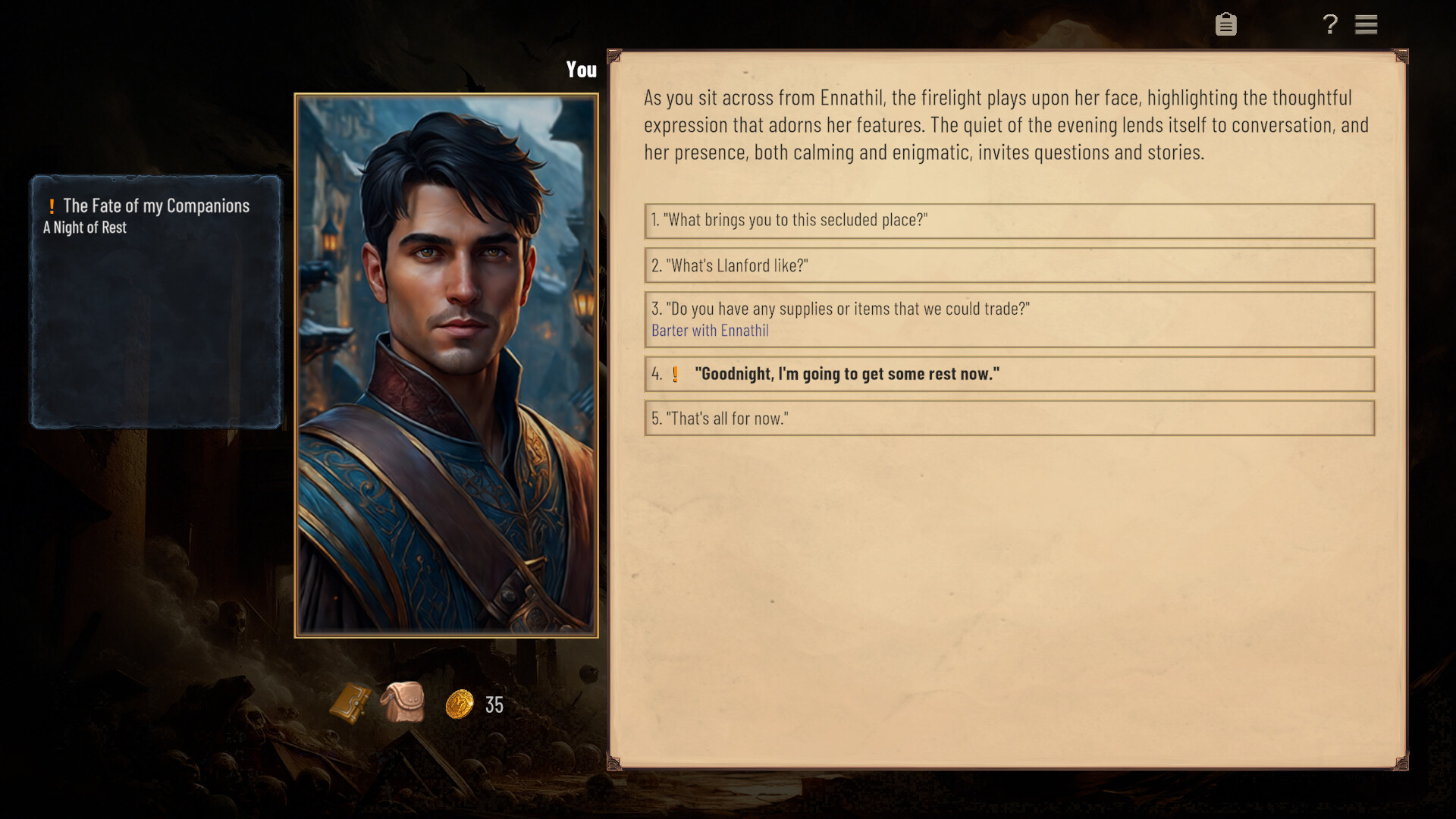Click the 'You' label above the portrait
The width and height of the screenshot is (1456, 819).
[x=581, y=70]
